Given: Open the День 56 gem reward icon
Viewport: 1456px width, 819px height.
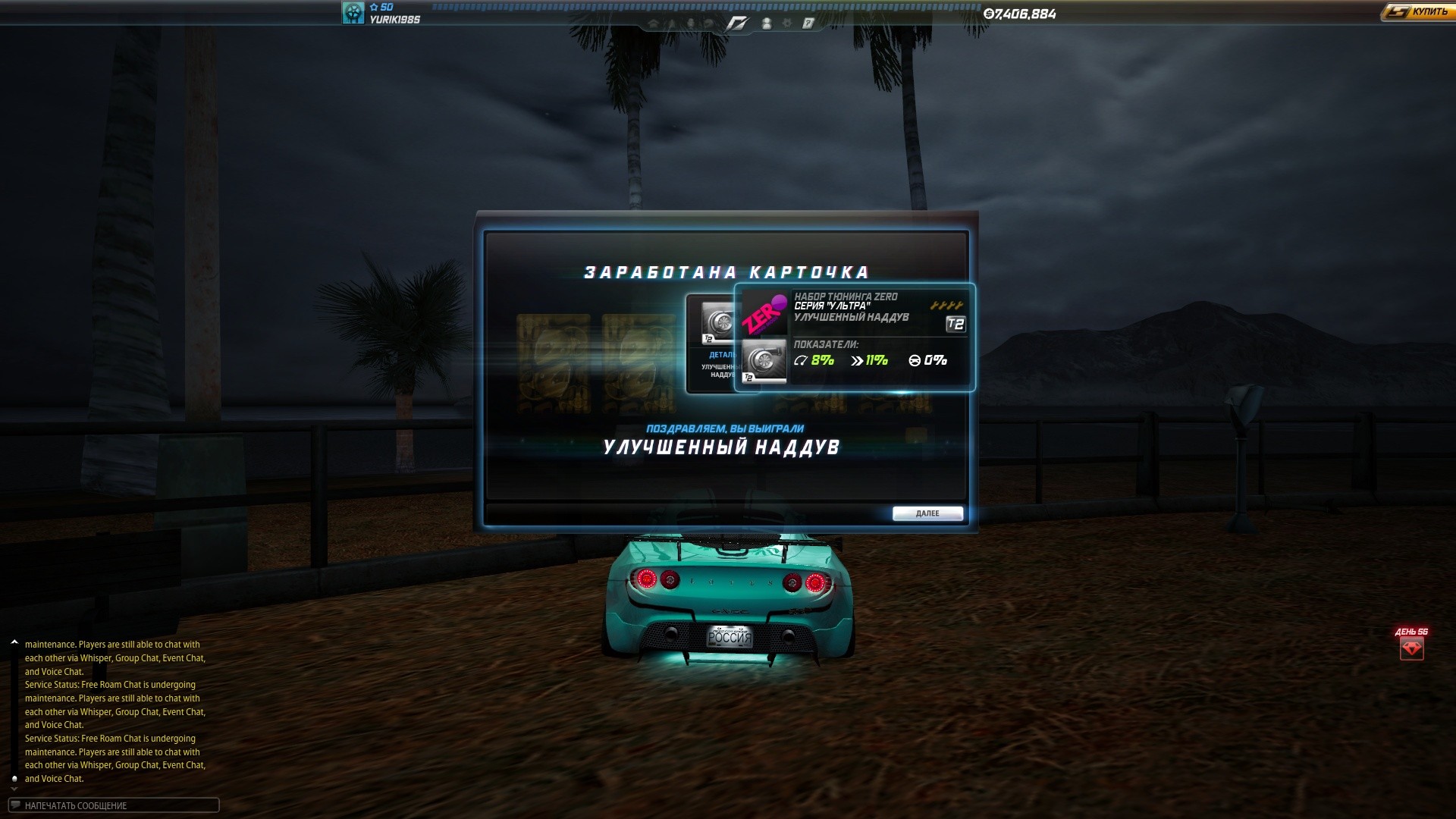Looking at the screenshot, I should coord(1411,648).
